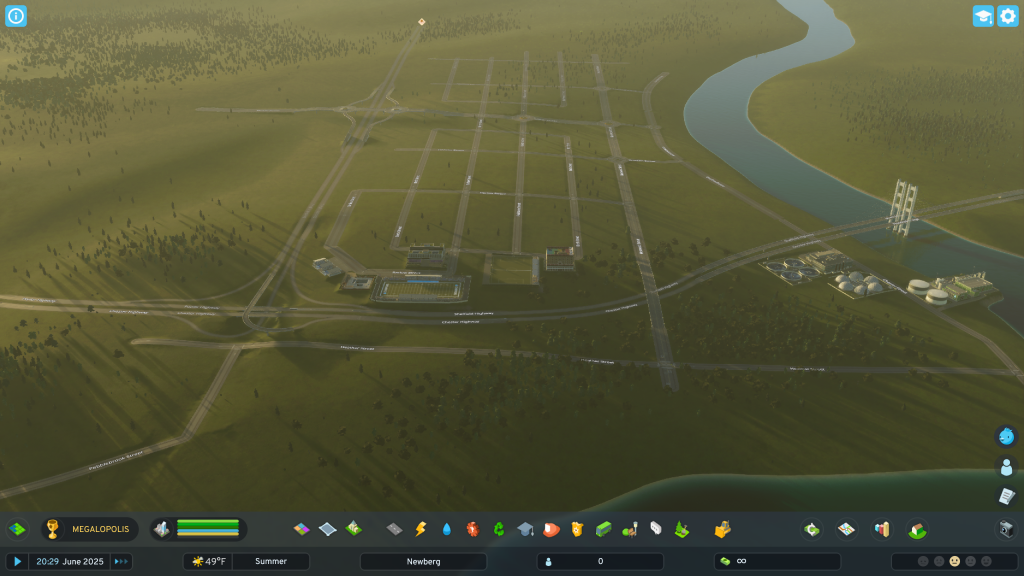Open the Education graduation cap menu
Screen dimensions: 1024x576
(x=524, y=529)
